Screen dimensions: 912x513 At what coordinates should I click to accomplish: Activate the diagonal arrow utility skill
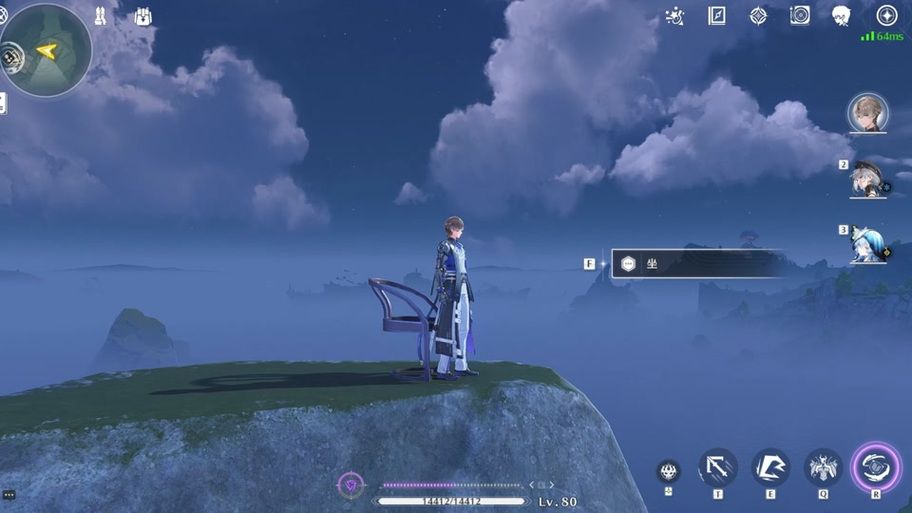pyautogui.click(x=717, y=467)
